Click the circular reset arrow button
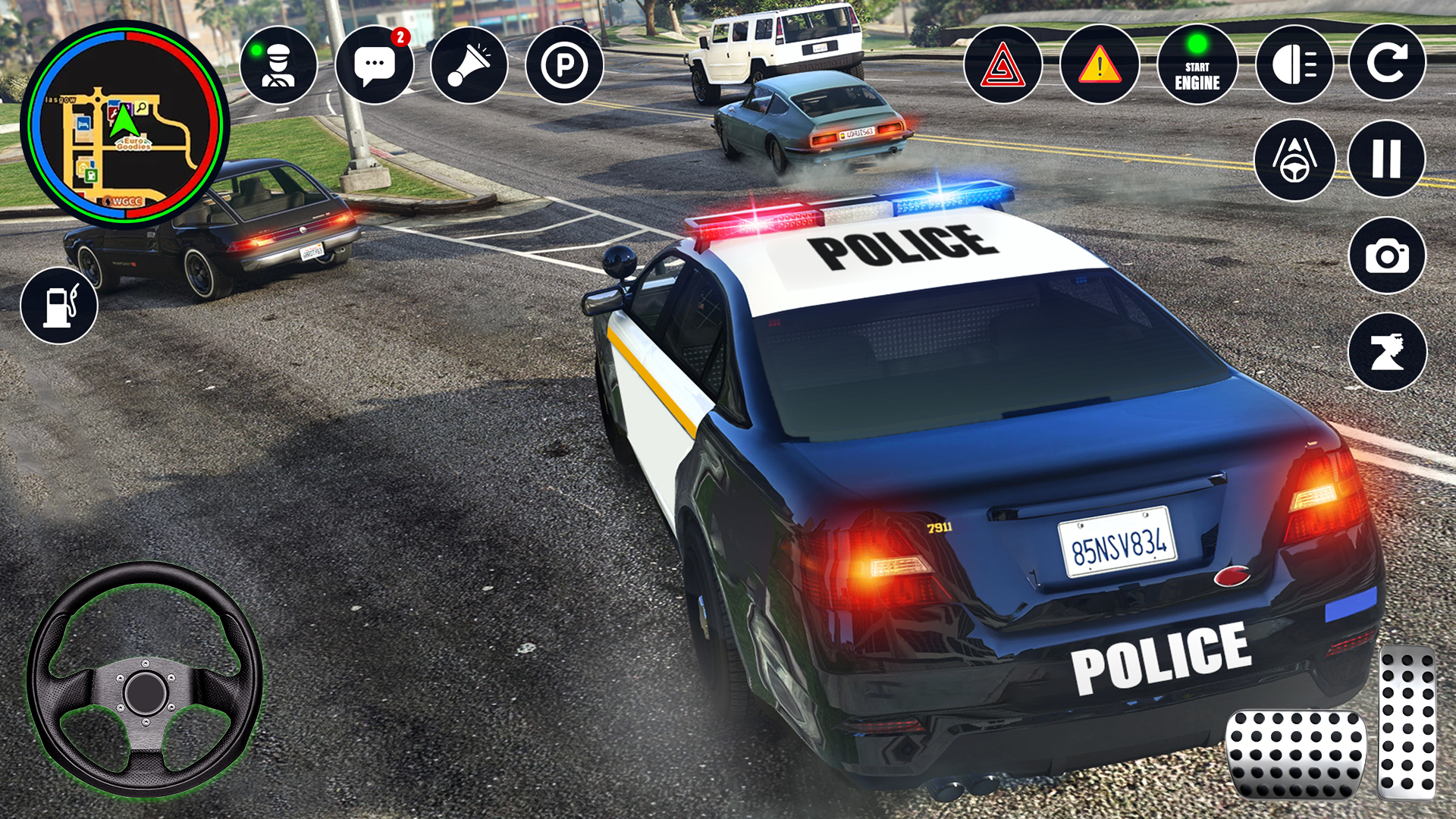The height and width of the screenshot is (819, 1456). 1387,62
